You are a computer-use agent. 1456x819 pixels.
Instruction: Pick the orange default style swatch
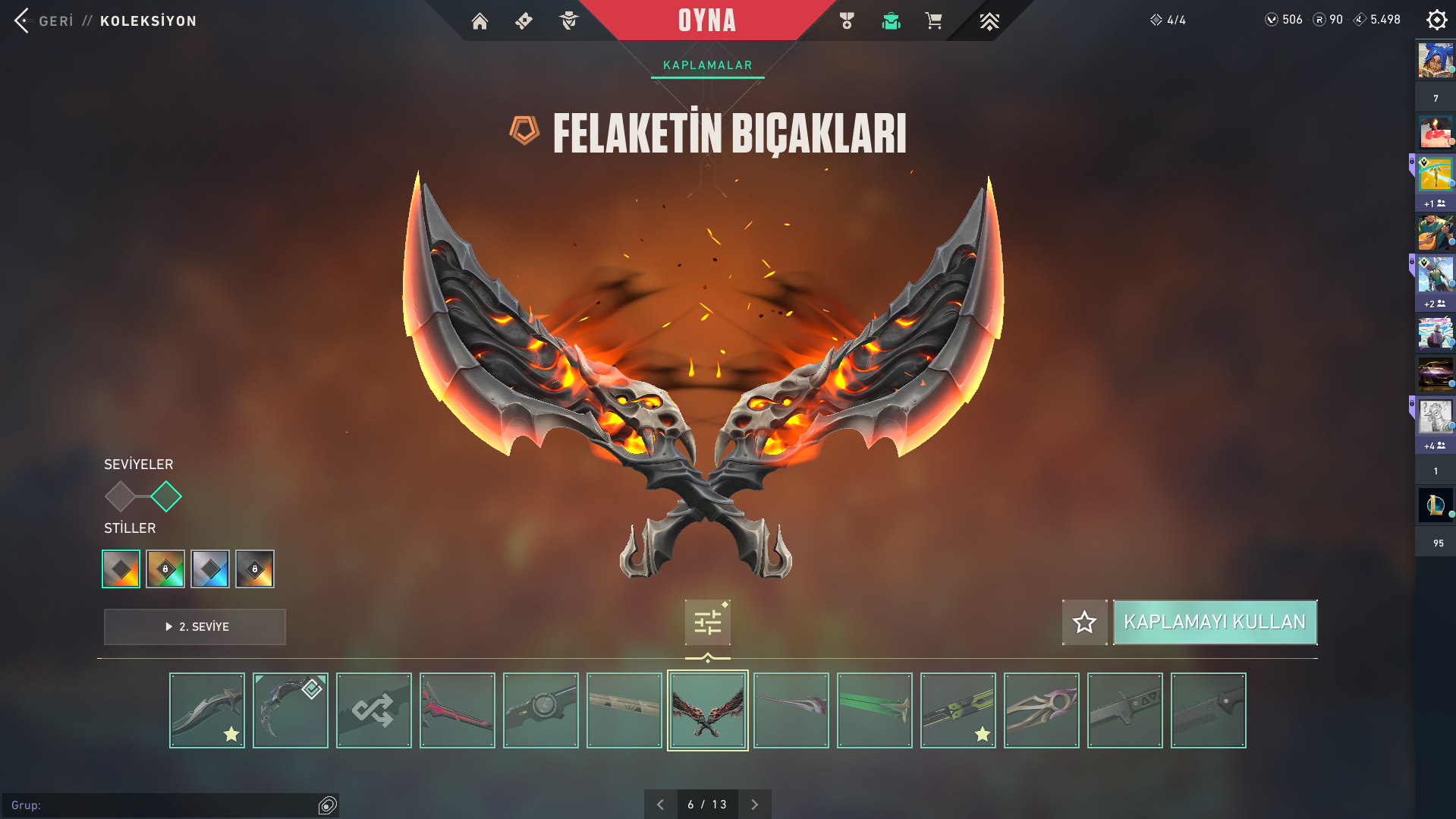(121, 569)
